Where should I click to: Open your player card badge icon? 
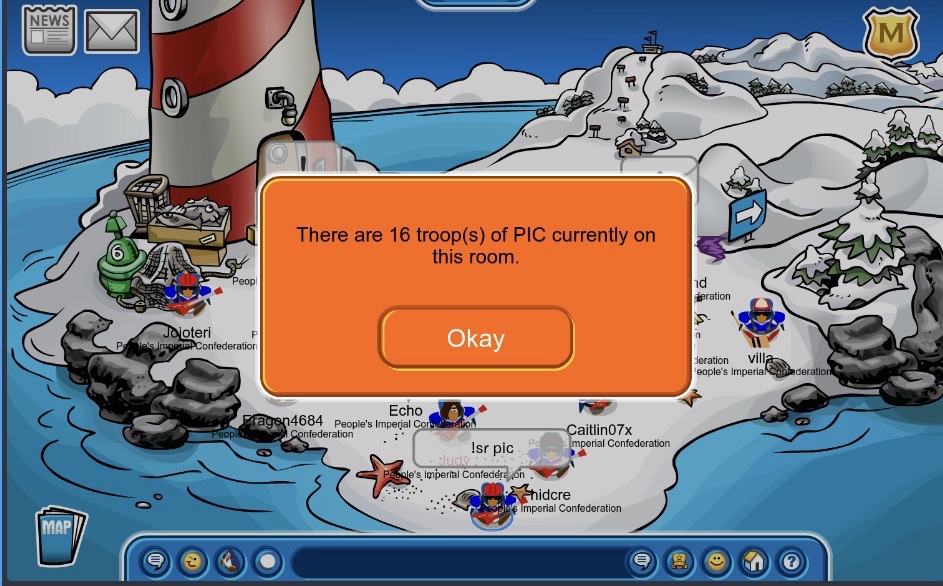click(x=677, y=561)
